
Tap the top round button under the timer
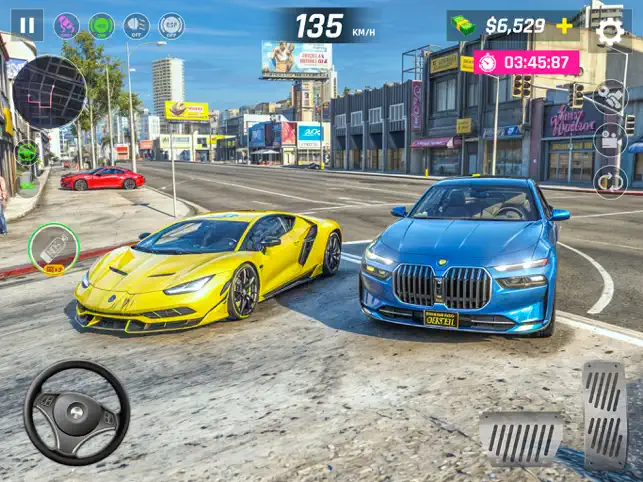tap(610, 97)
